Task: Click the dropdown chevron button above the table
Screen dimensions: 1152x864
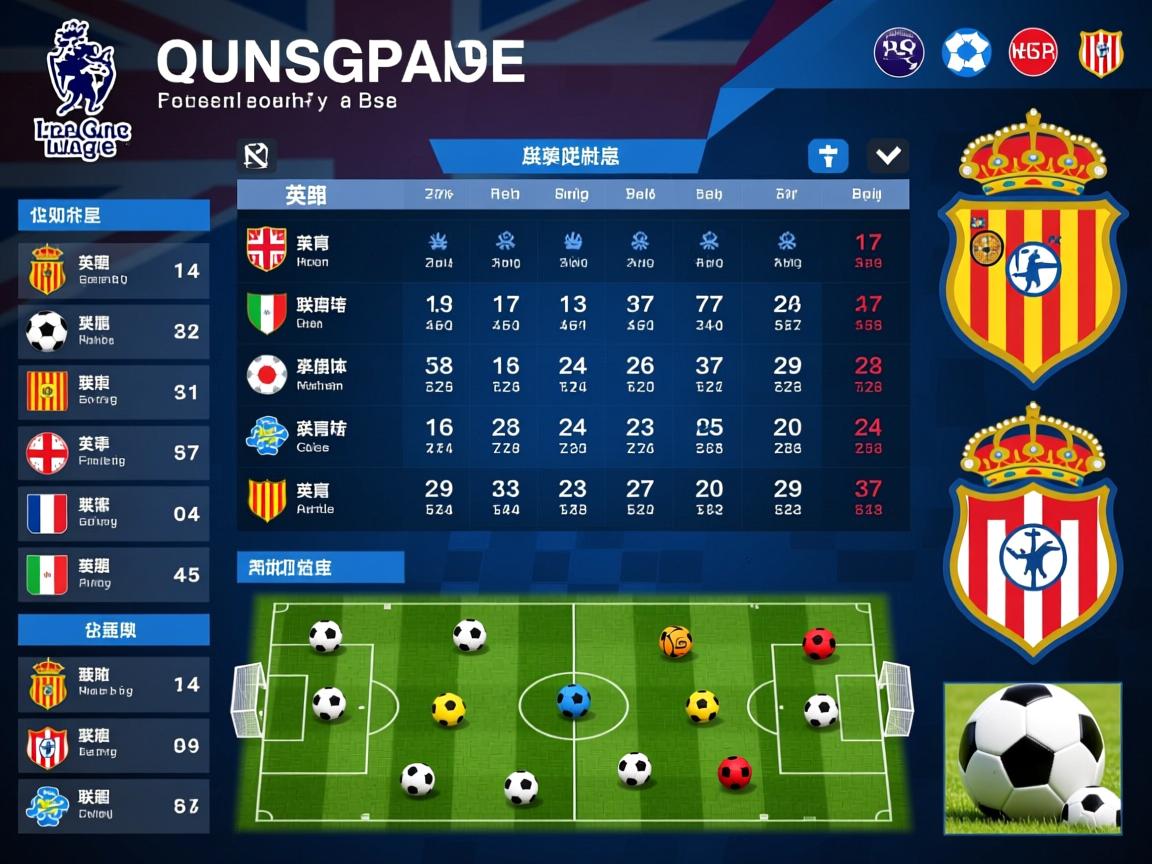Action: pyautogui.click(x=888, y=156)
